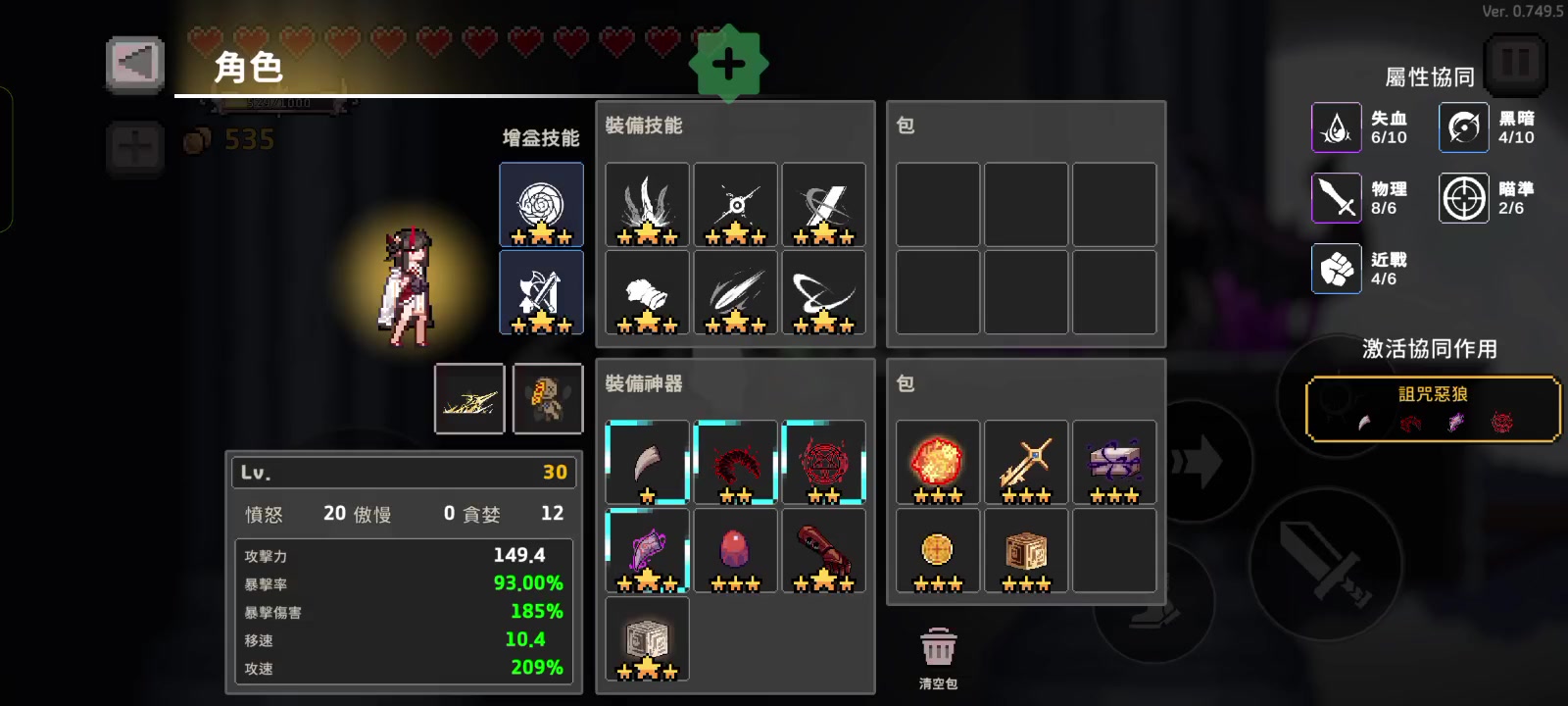The width and height of the screenshot is (1568, 706).
Task: Select the 失血 bleed synergy icon
Action: pyautogui.click(x=1336, y=127)
